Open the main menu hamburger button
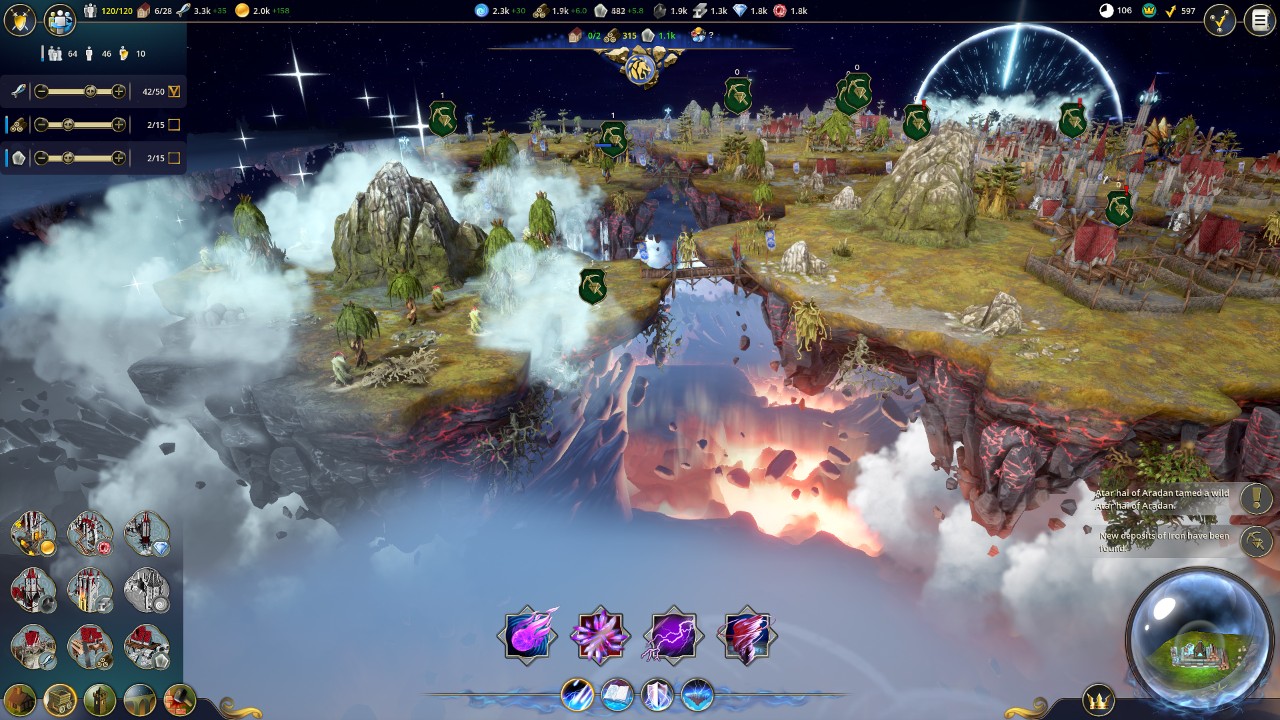The height and width of the screenshot is (720, 1280). click(x=1258, y=21)
